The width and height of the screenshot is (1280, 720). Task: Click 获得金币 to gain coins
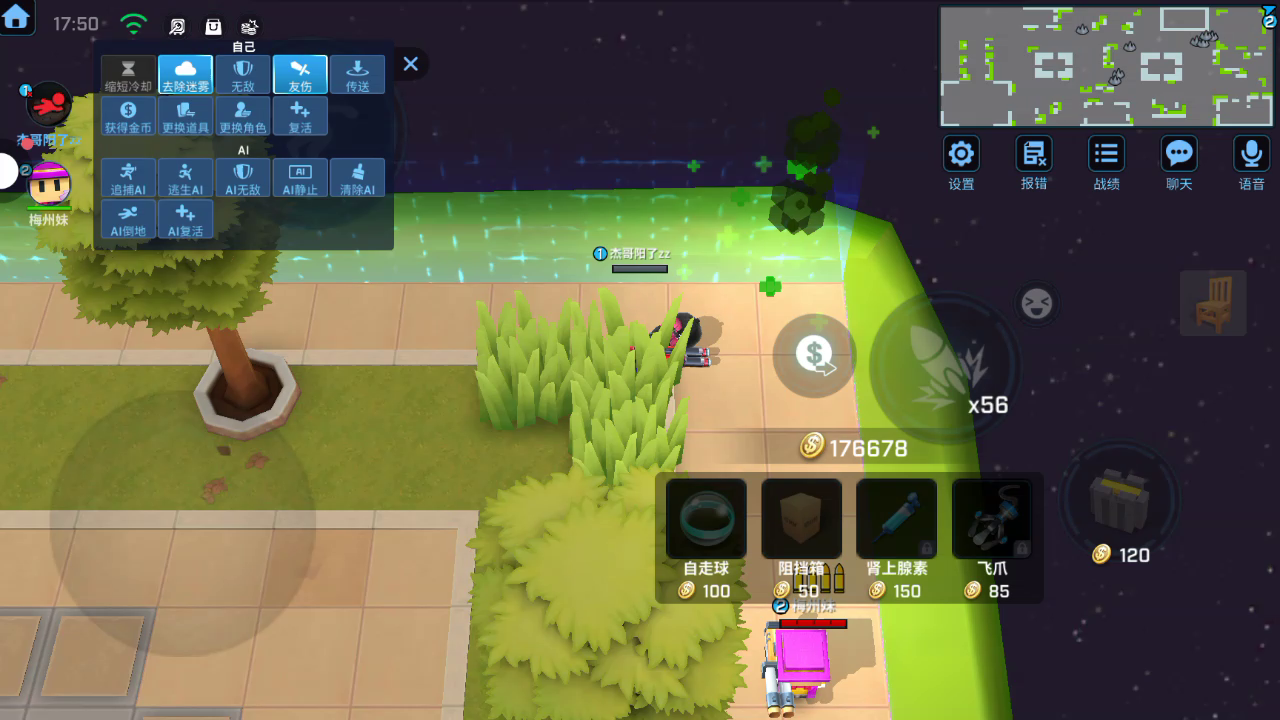[x=129, y=116]
